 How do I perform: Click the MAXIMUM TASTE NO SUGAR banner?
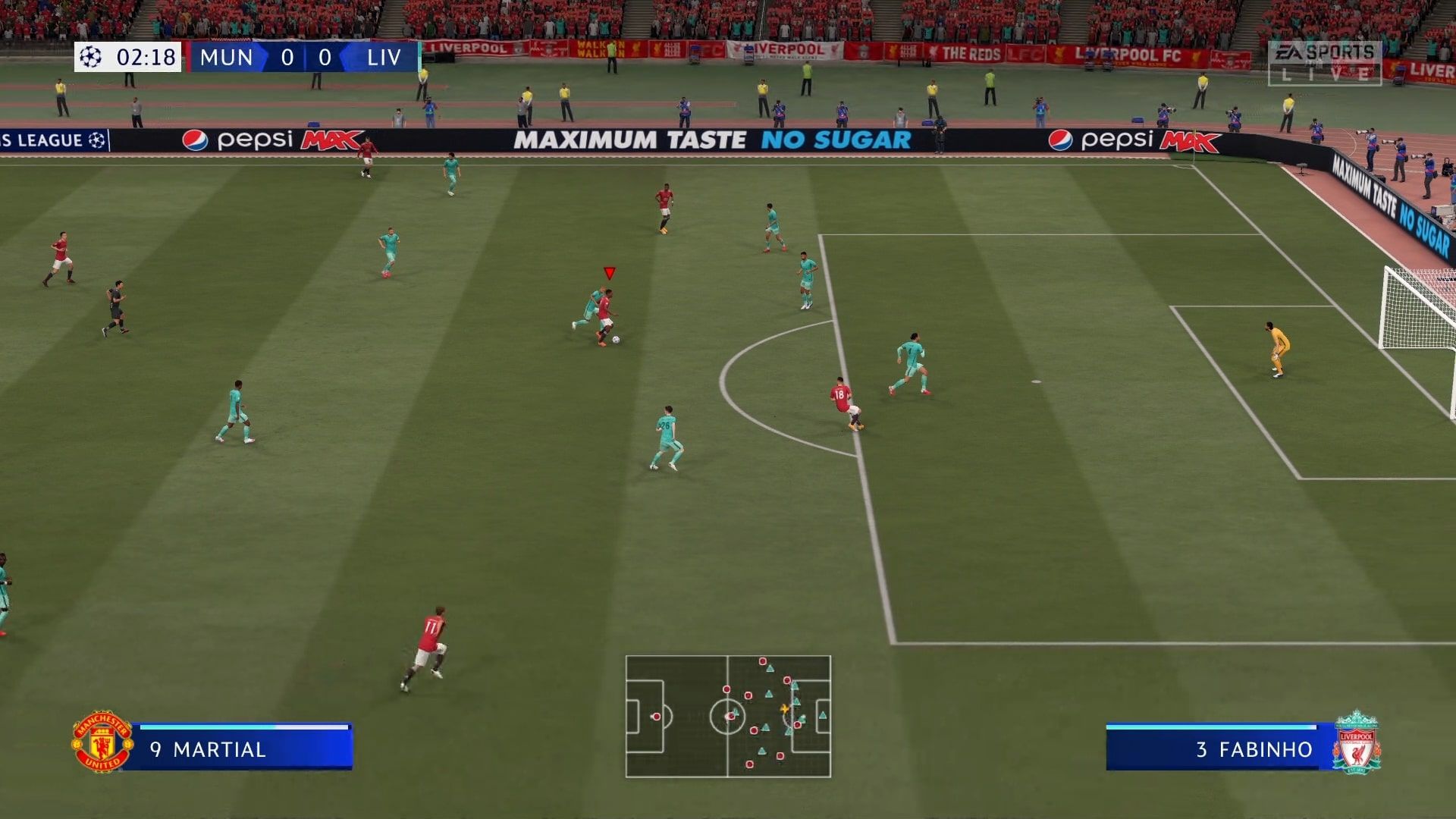(x=711, y=140)
